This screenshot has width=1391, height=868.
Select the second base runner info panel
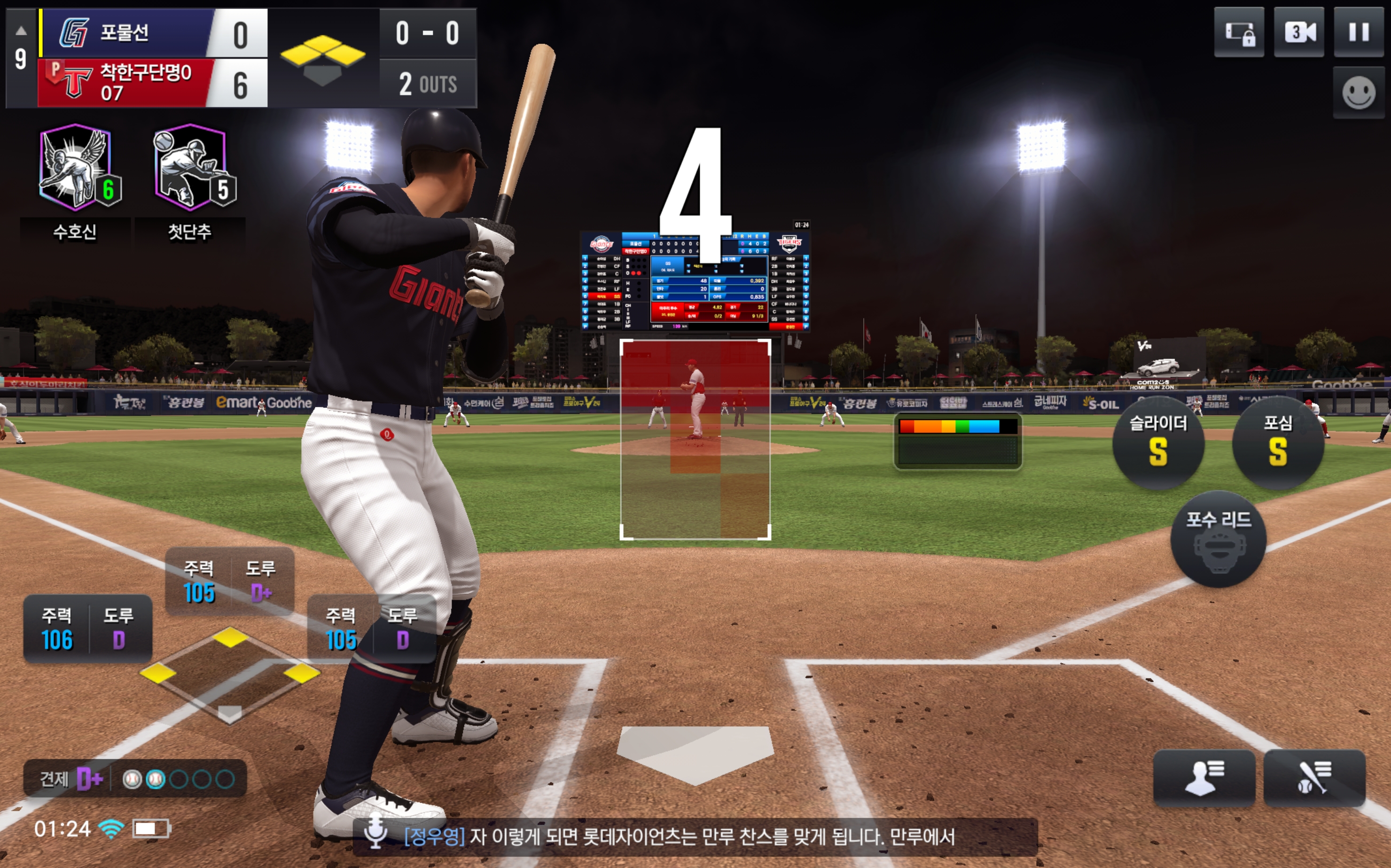229,581
